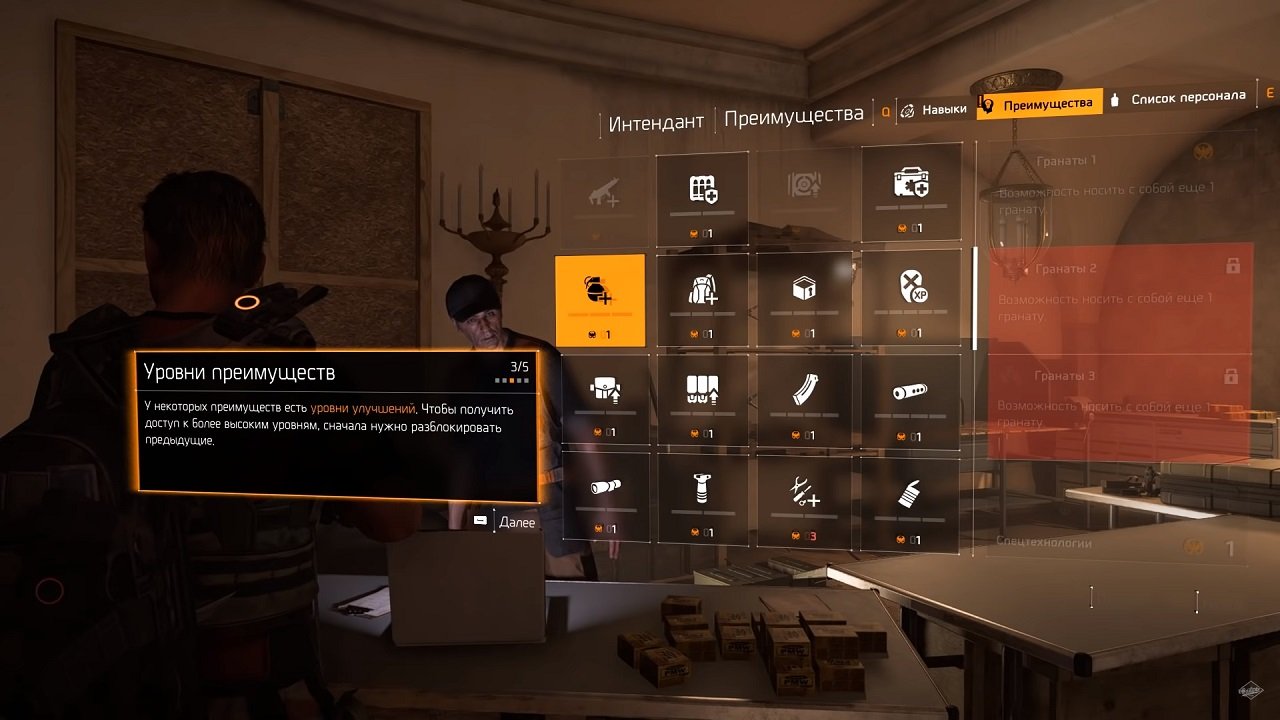
Task: Click the vertical grip perk icon
Action: click(x=702, y=498)
